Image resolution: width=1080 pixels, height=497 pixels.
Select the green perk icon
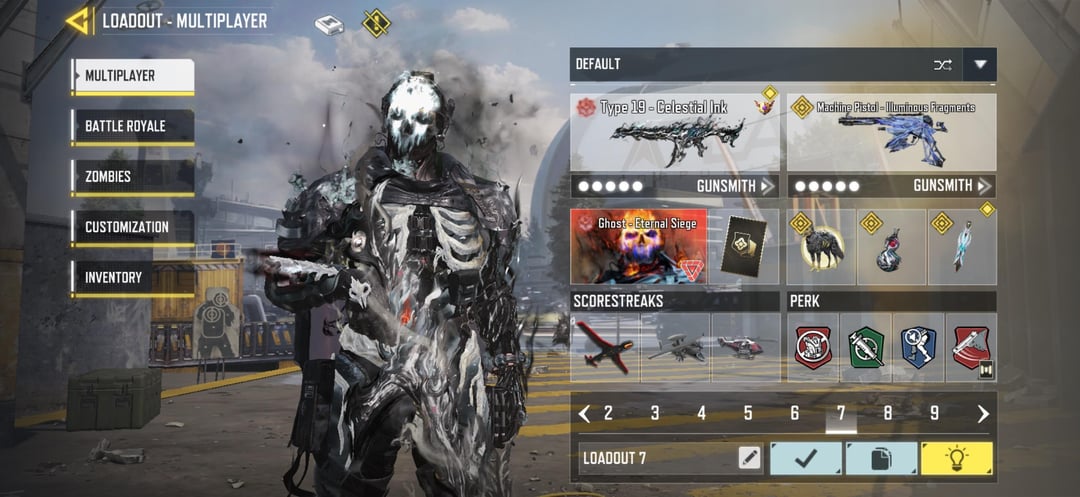click(x=865, y=348)
